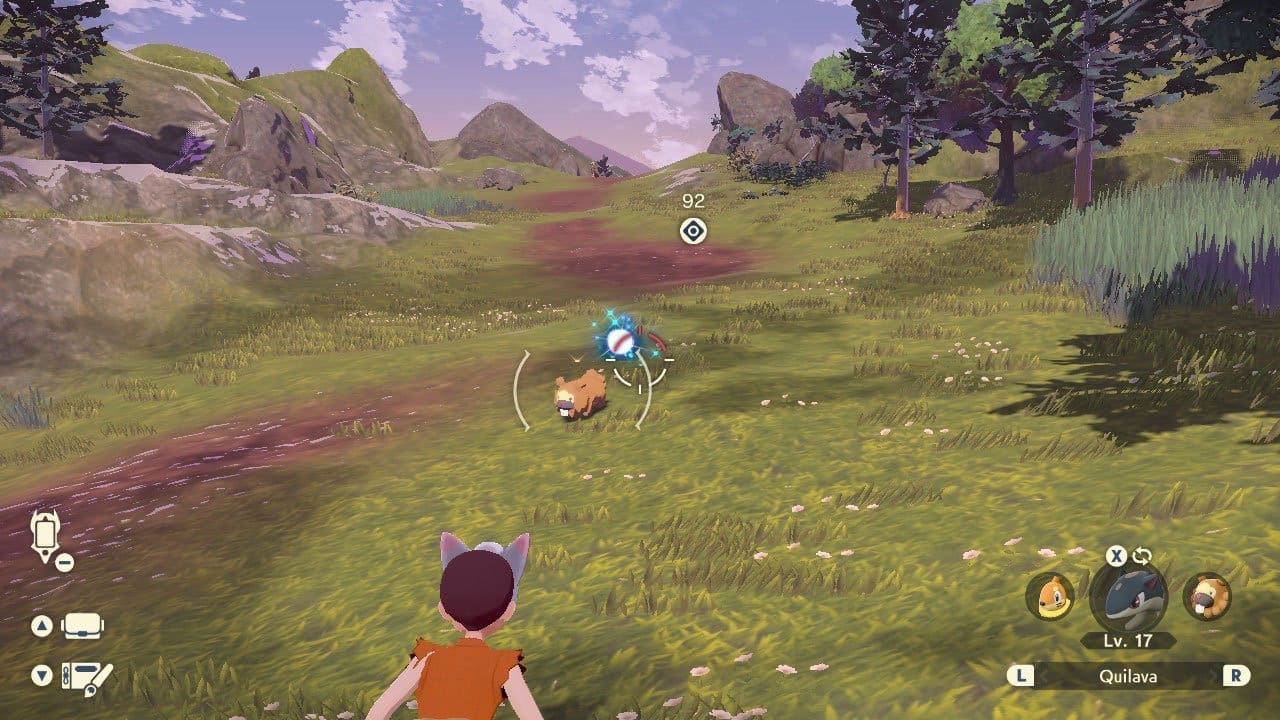Toggle the minus control beside the Arc Phone
The height and width of the screenshot is (720, 1280).
[x=67, y=562]
